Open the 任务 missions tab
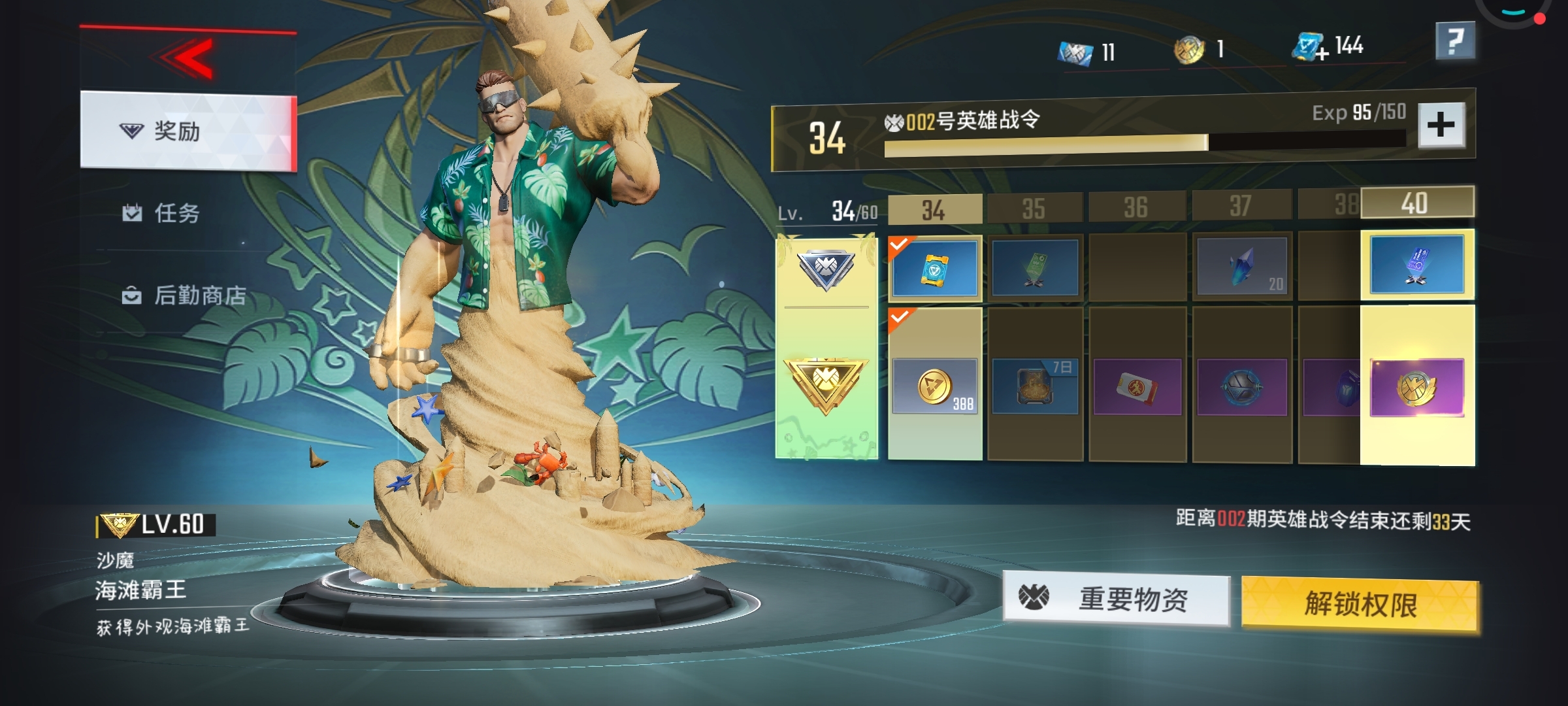 pos(176,213)
